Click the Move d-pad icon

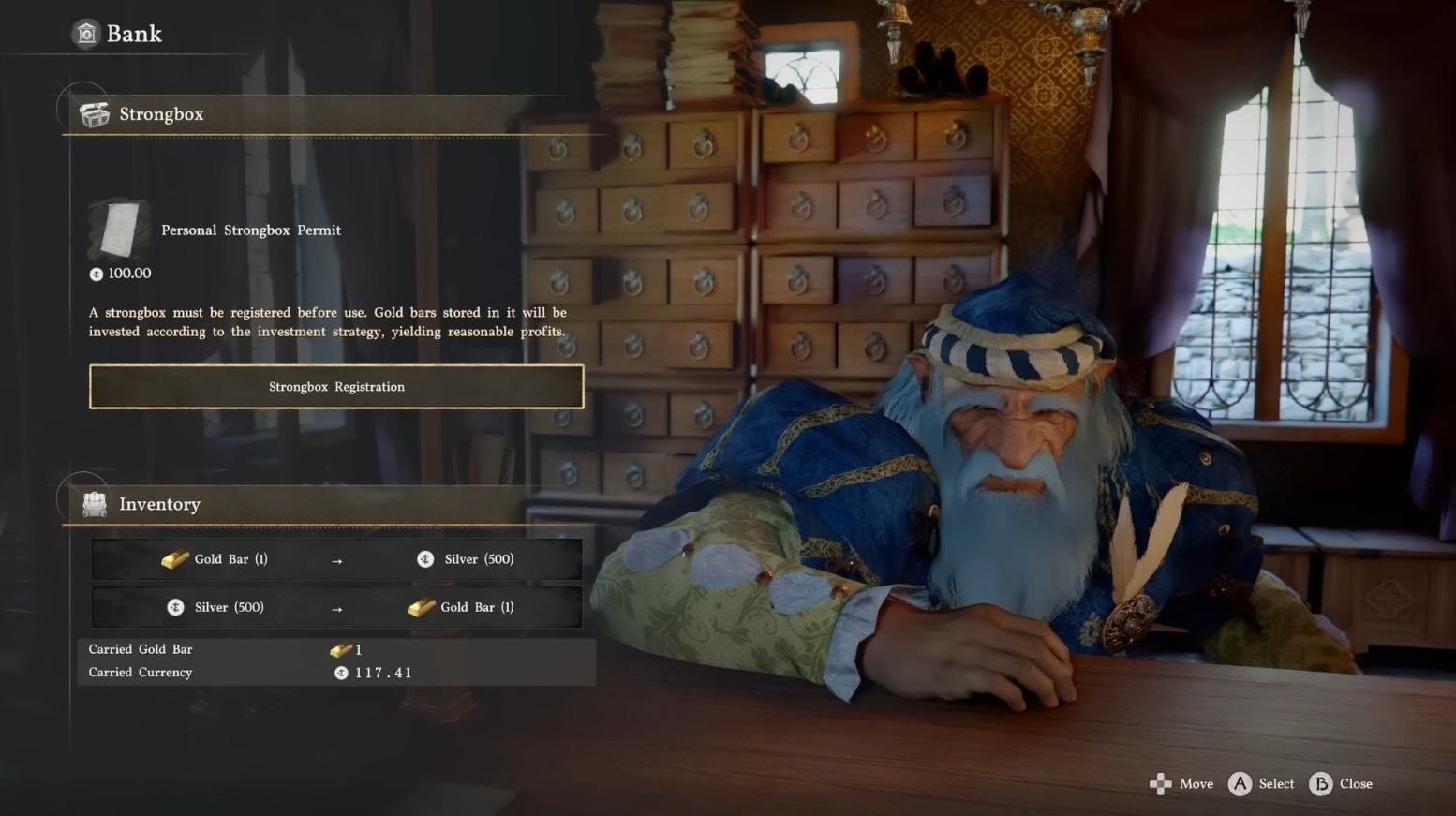pyautogui.click(x=1162, y=784)
